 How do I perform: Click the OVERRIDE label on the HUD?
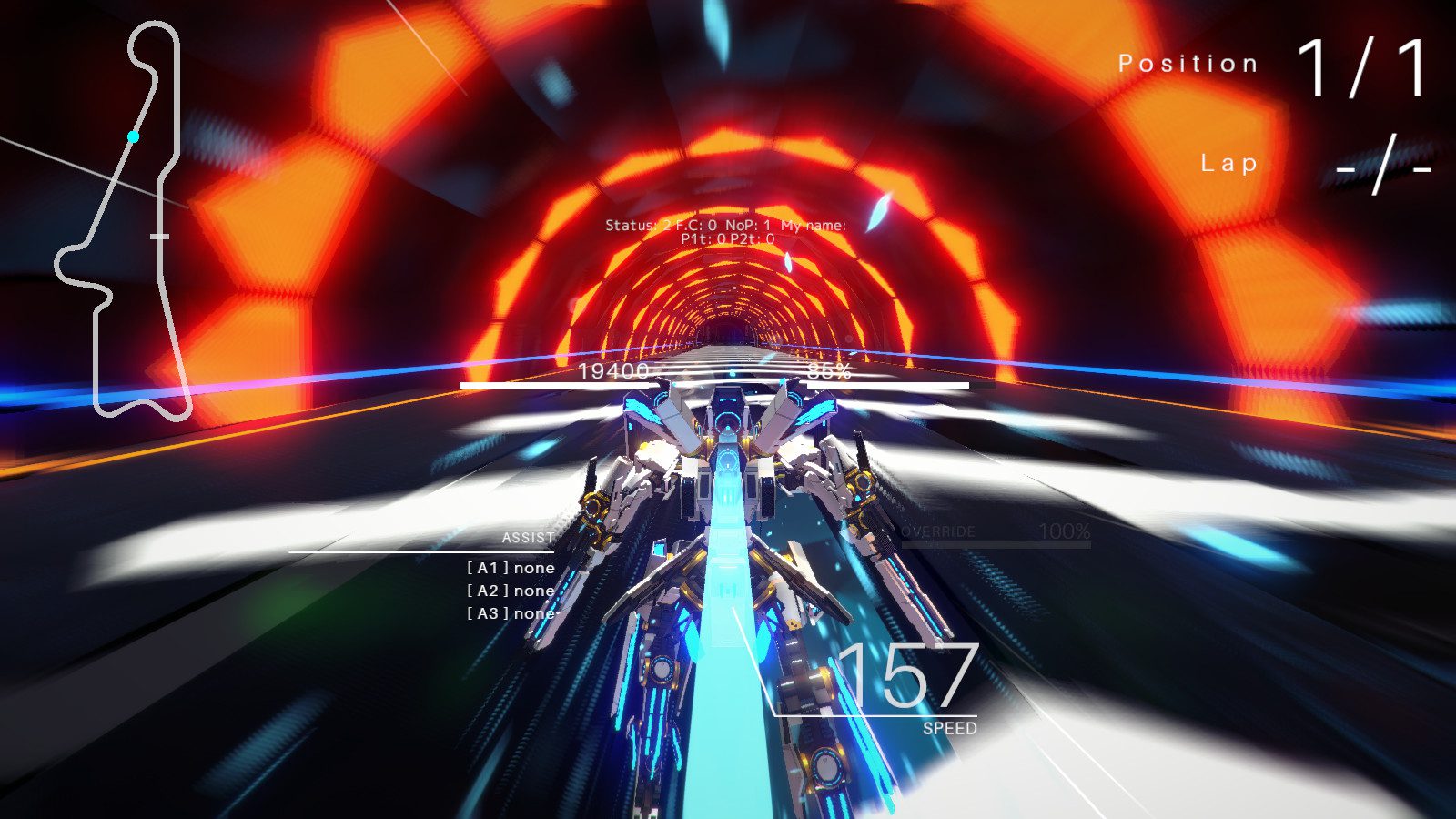click(x=937, y=532)
